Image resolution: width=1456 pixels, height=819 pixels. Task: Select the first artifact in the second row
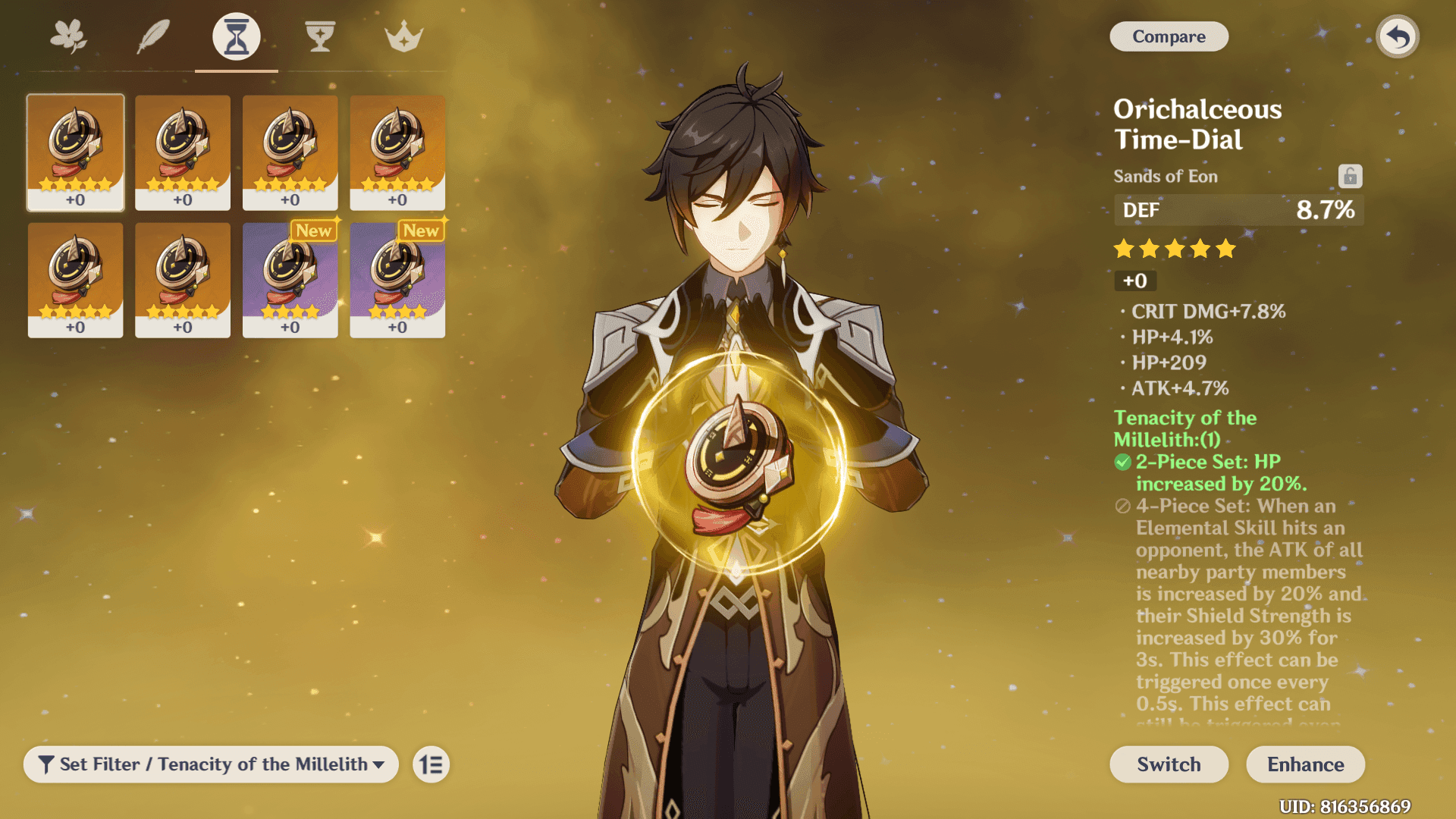[75, 281]
